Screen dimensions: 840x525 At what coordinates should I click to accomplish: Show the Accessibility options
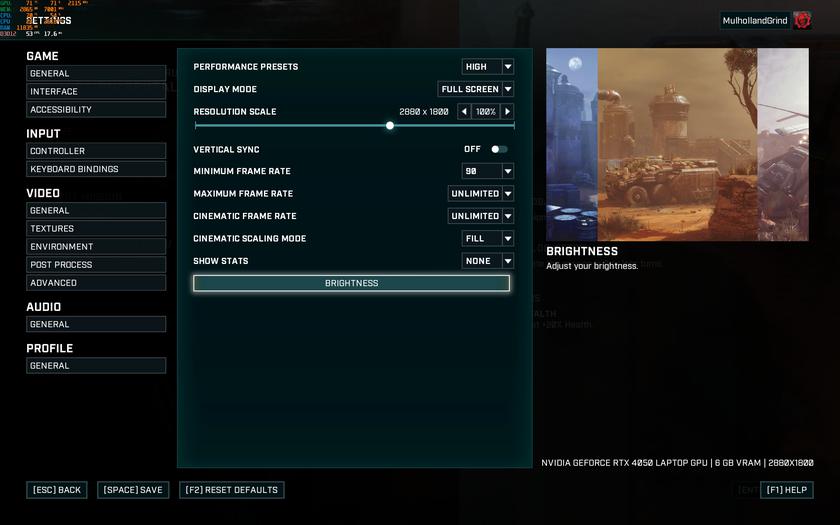[x=96, y=110]
